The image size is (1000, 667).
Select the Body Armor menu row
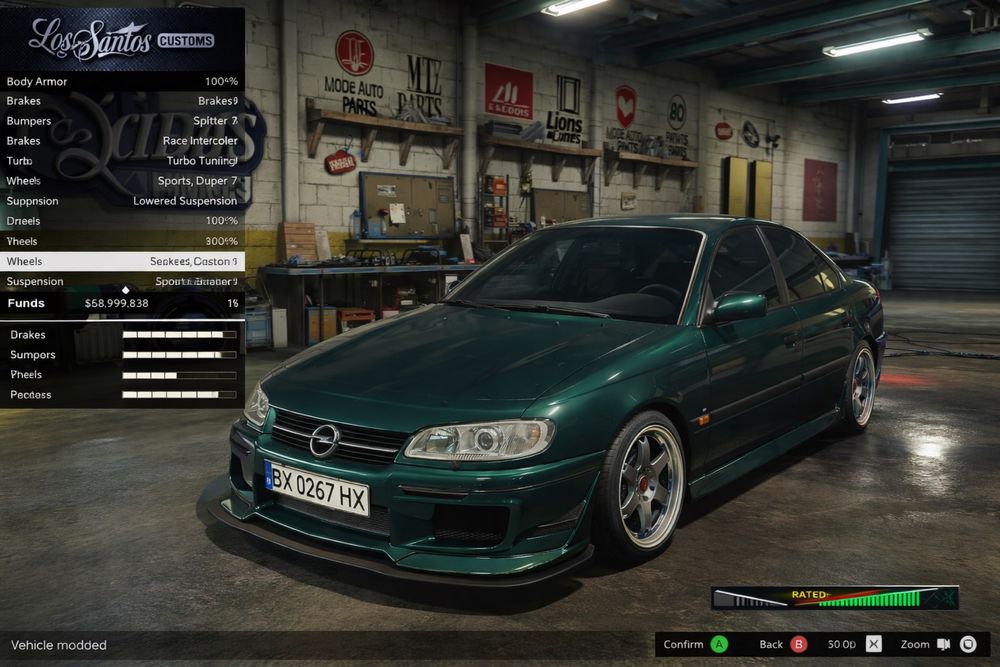(x=122, y=81)
